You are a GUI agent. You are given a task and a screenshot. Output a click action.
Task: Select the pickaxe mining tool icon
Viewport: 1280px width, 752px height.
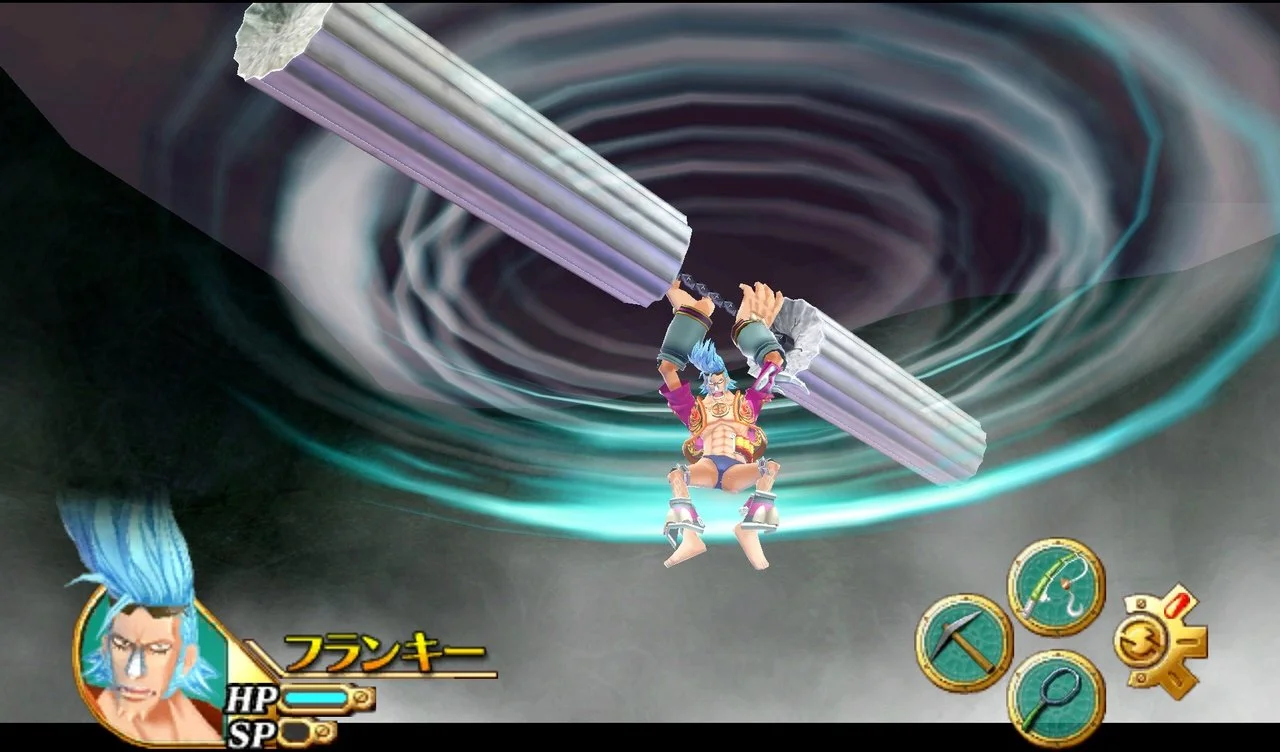pos(965,641)
